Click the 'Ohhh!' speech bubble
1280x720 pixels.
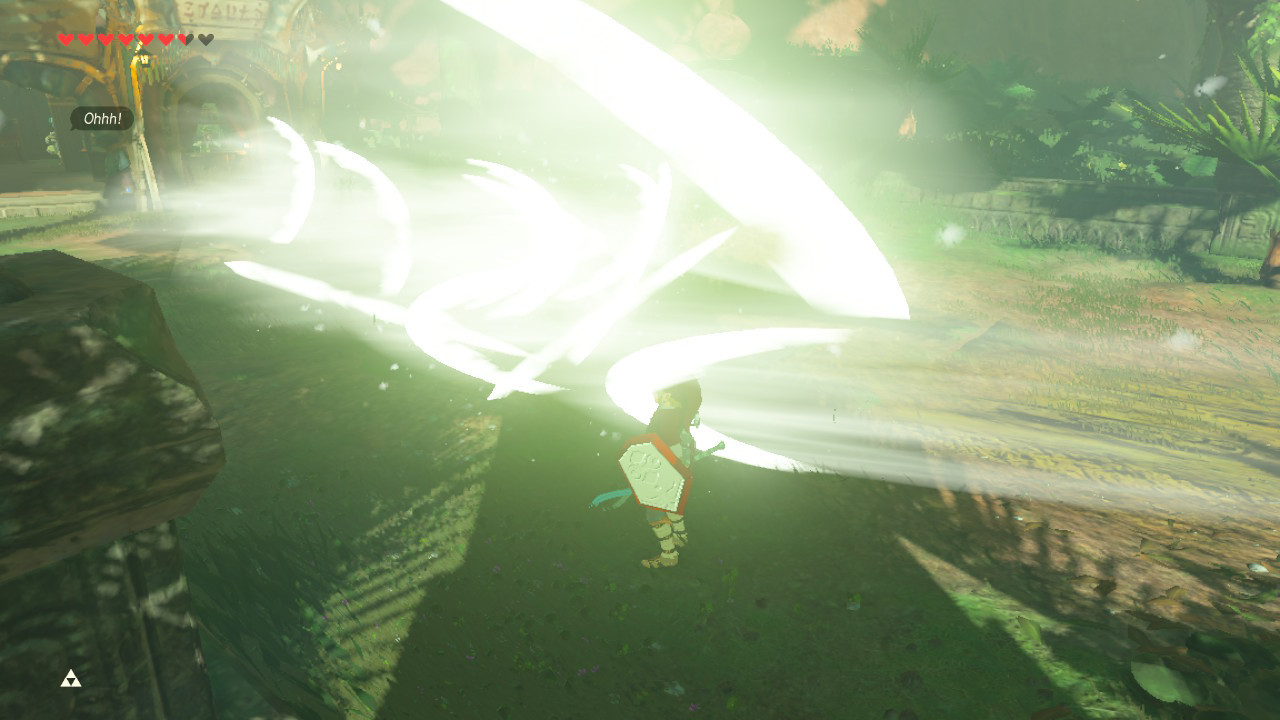click(x=103, y=118)
